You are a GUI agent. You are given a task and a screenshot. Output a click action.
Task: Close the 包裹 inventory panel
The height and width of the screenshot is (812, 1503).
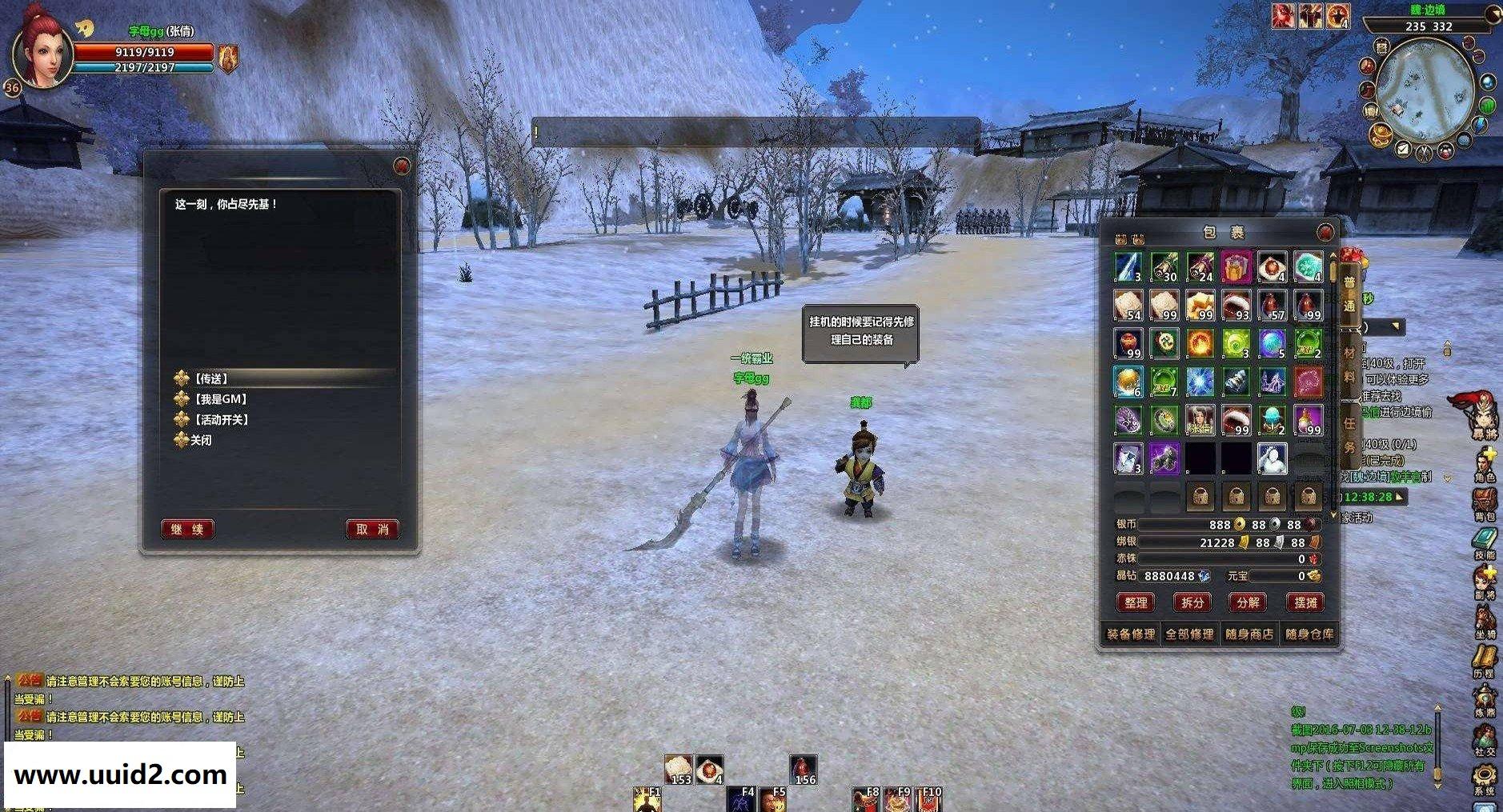click(x=1326, y=232)
